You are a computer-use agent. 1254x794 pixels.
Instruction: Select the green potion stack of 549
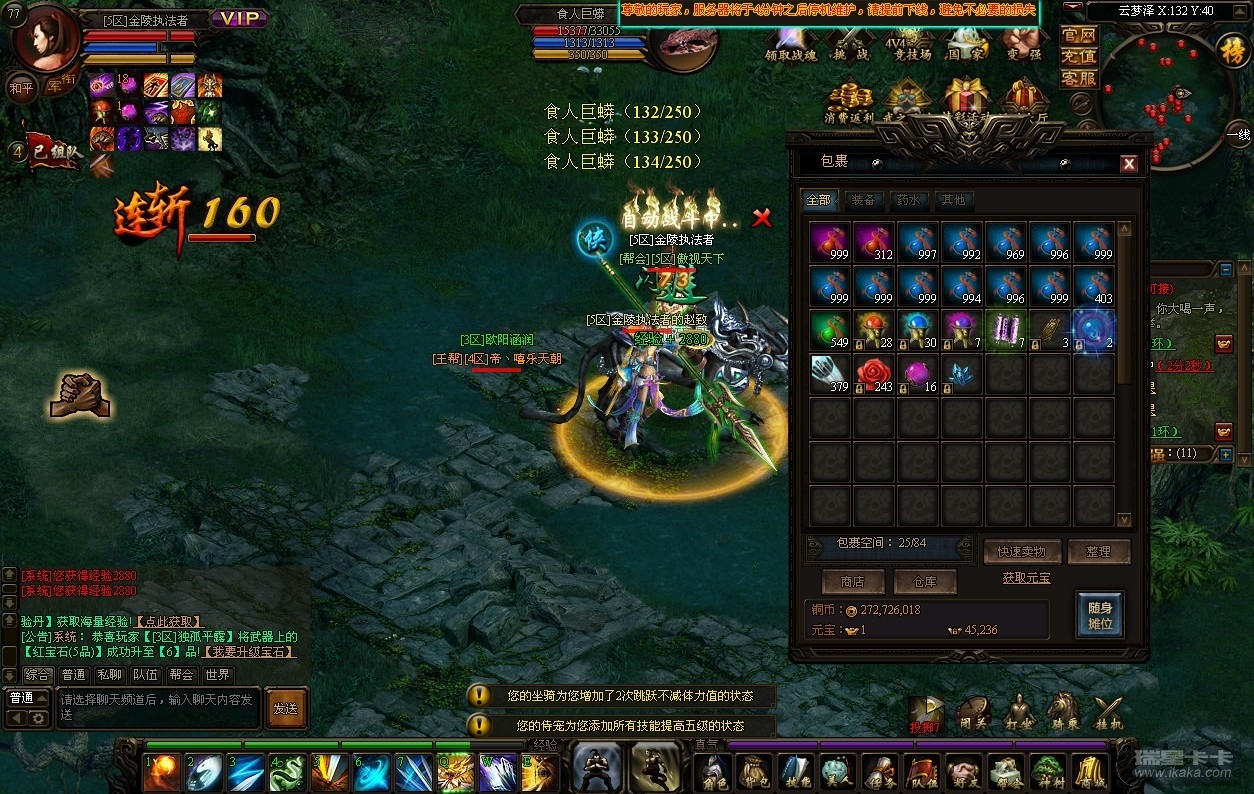pos(830,330)
